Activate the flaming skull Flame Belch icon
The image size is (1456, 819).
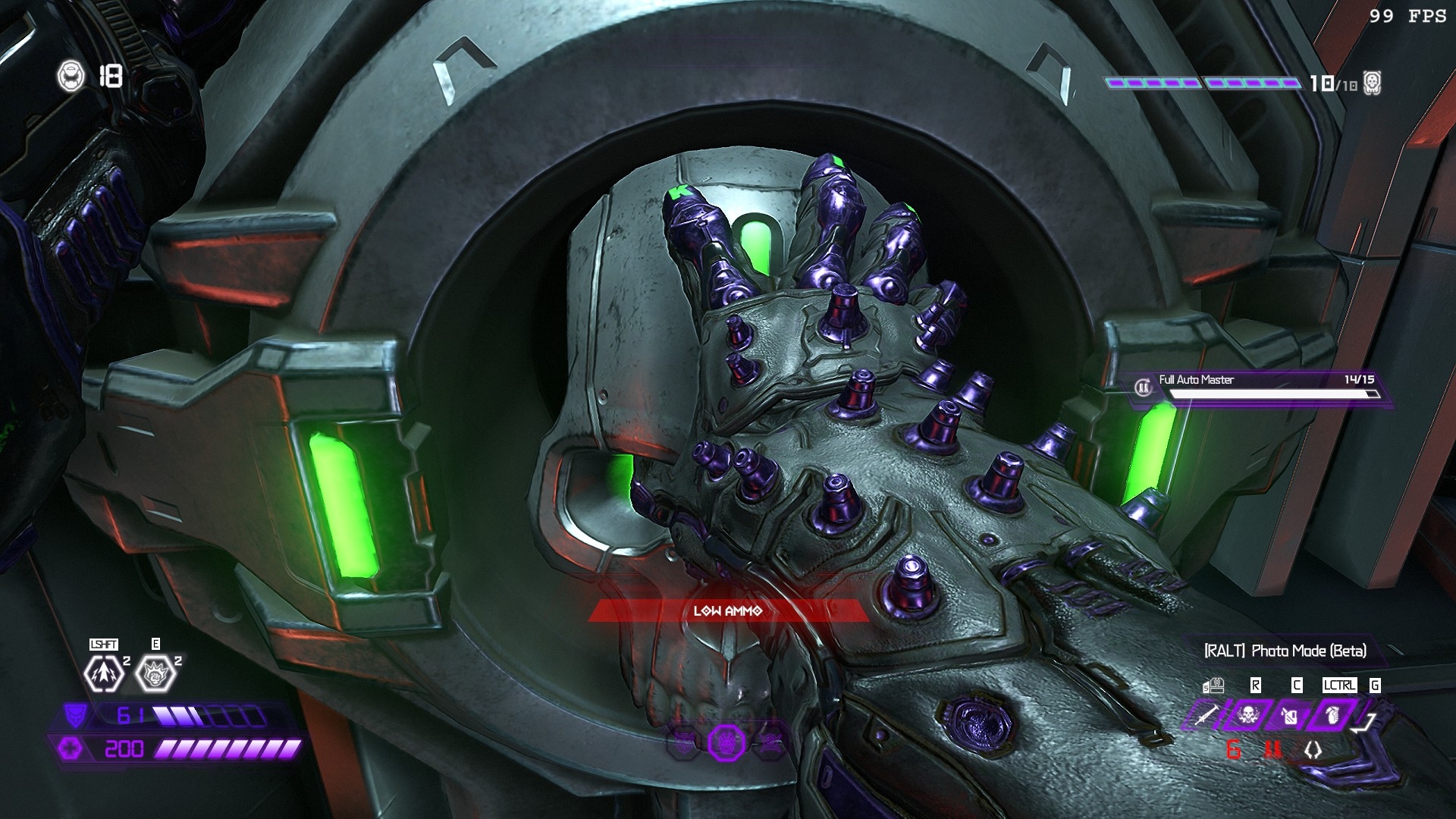click(x=1247, y=714)
